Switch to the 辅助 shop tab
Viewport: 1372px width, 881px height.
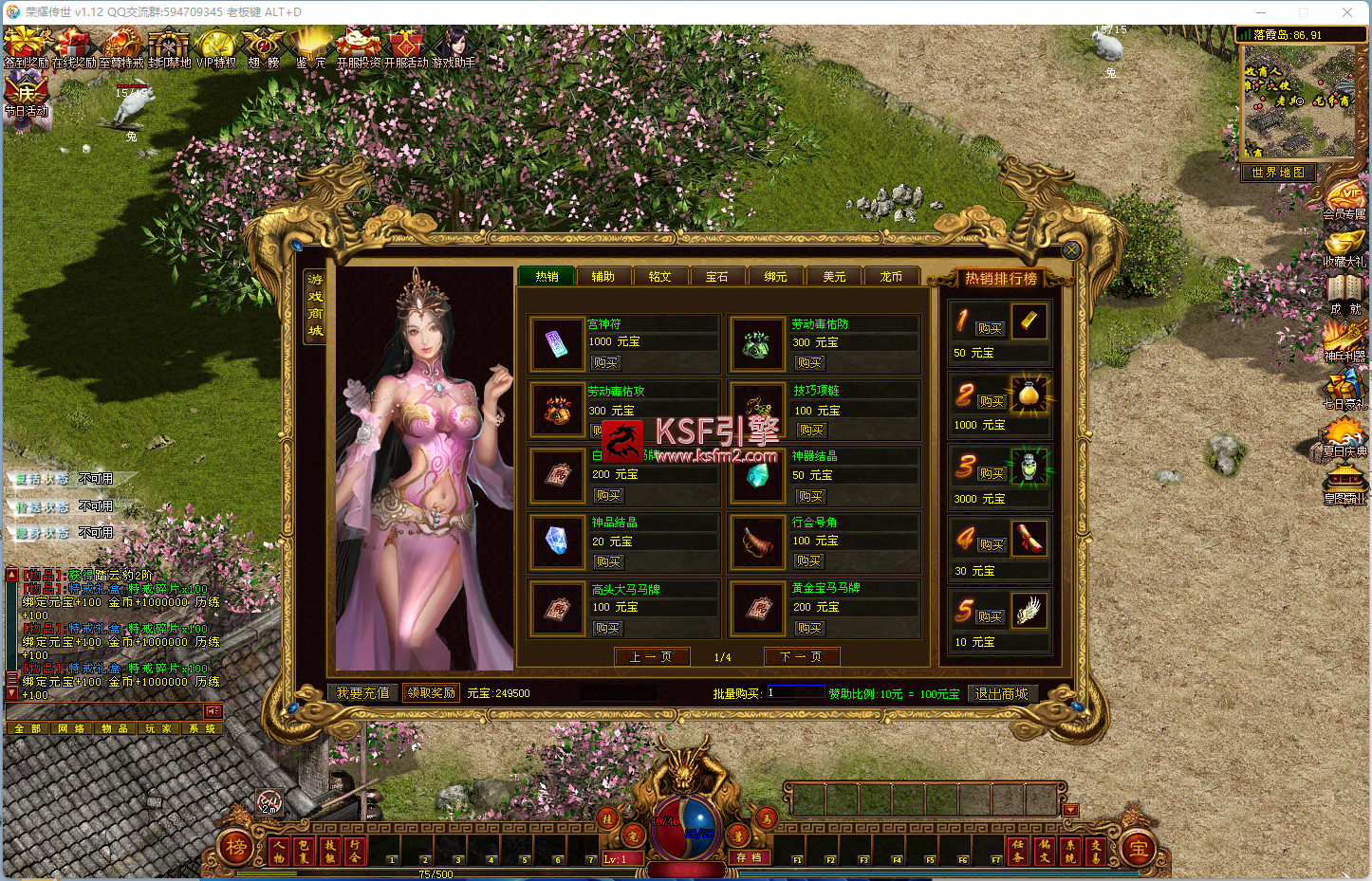point(603,277)
